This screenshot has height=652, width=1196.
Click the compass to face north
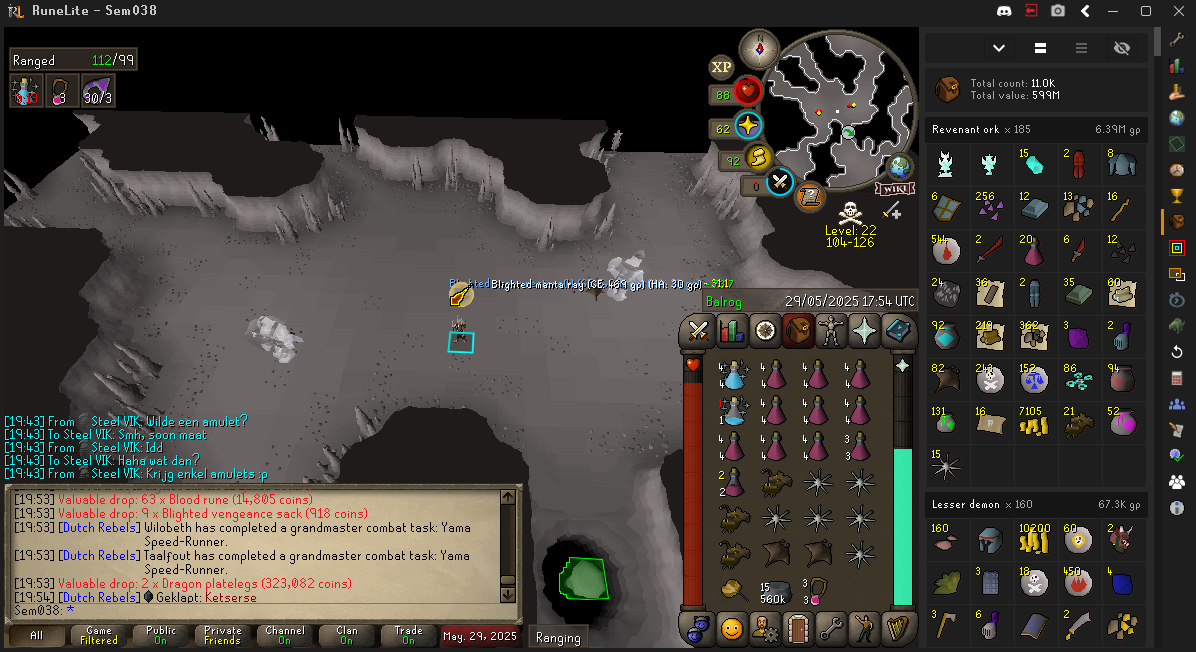click(759, 48)
